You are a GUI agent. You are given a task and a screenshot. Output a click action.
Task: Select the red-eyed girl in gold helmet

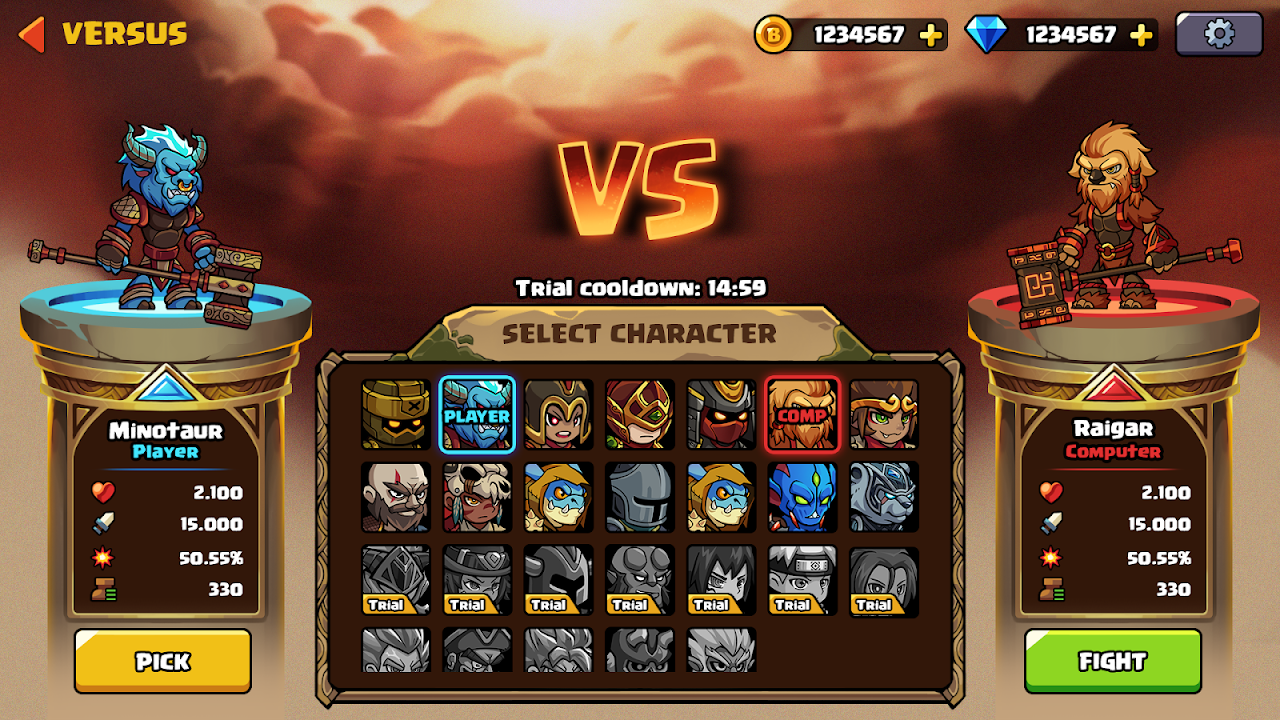pos(559,414)
